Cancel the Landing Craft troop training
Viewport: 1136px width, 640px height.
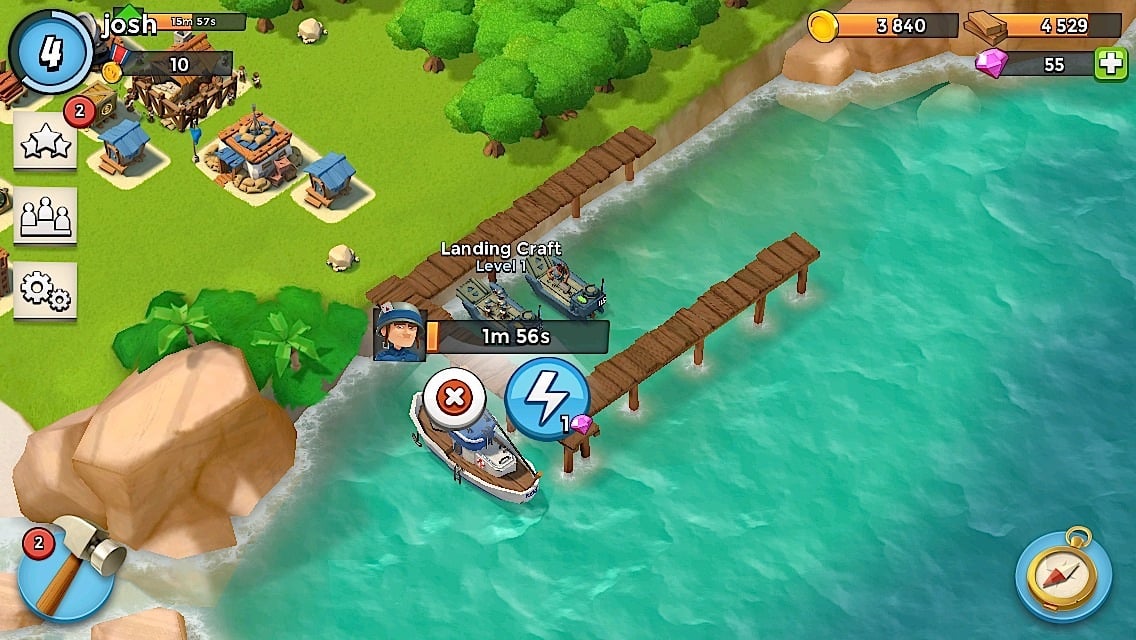point(454,397)
